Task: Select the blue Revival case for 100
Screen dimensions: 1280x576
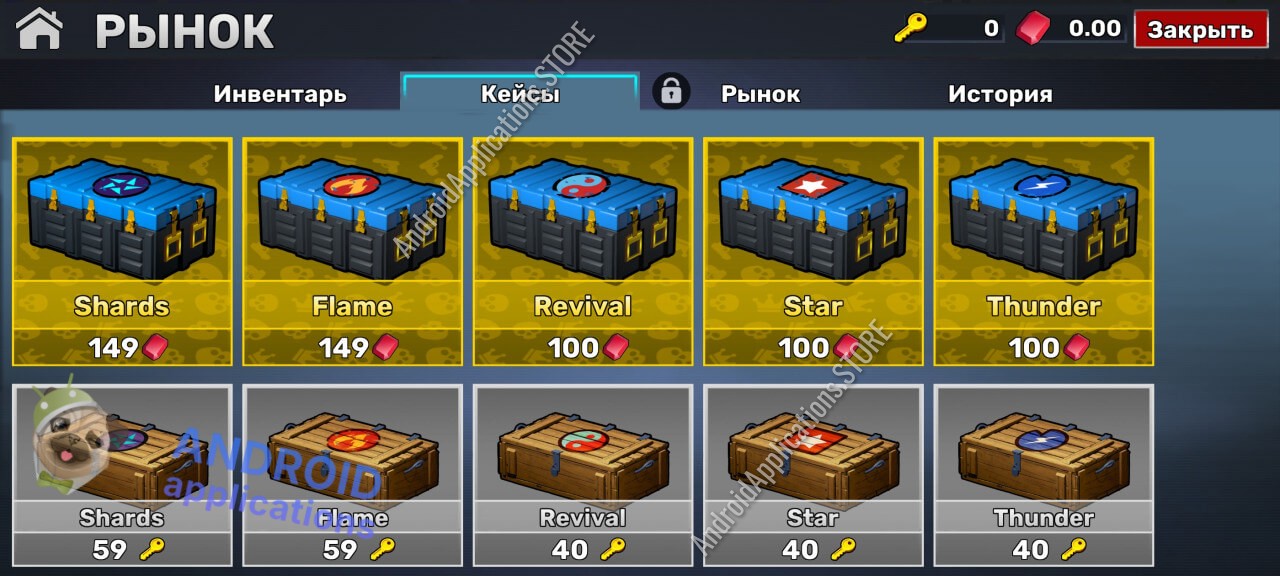Action: (x=583, y=251)
